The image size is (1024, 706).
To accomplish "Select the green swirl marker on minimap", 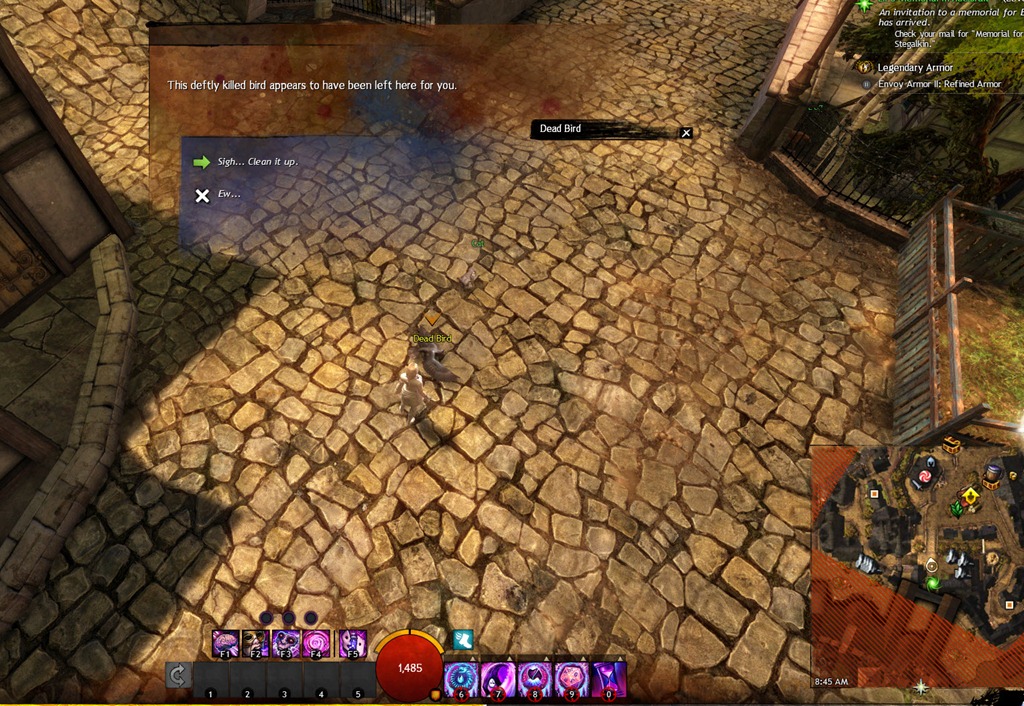I will pyautogui.click(x=933, y=583).
